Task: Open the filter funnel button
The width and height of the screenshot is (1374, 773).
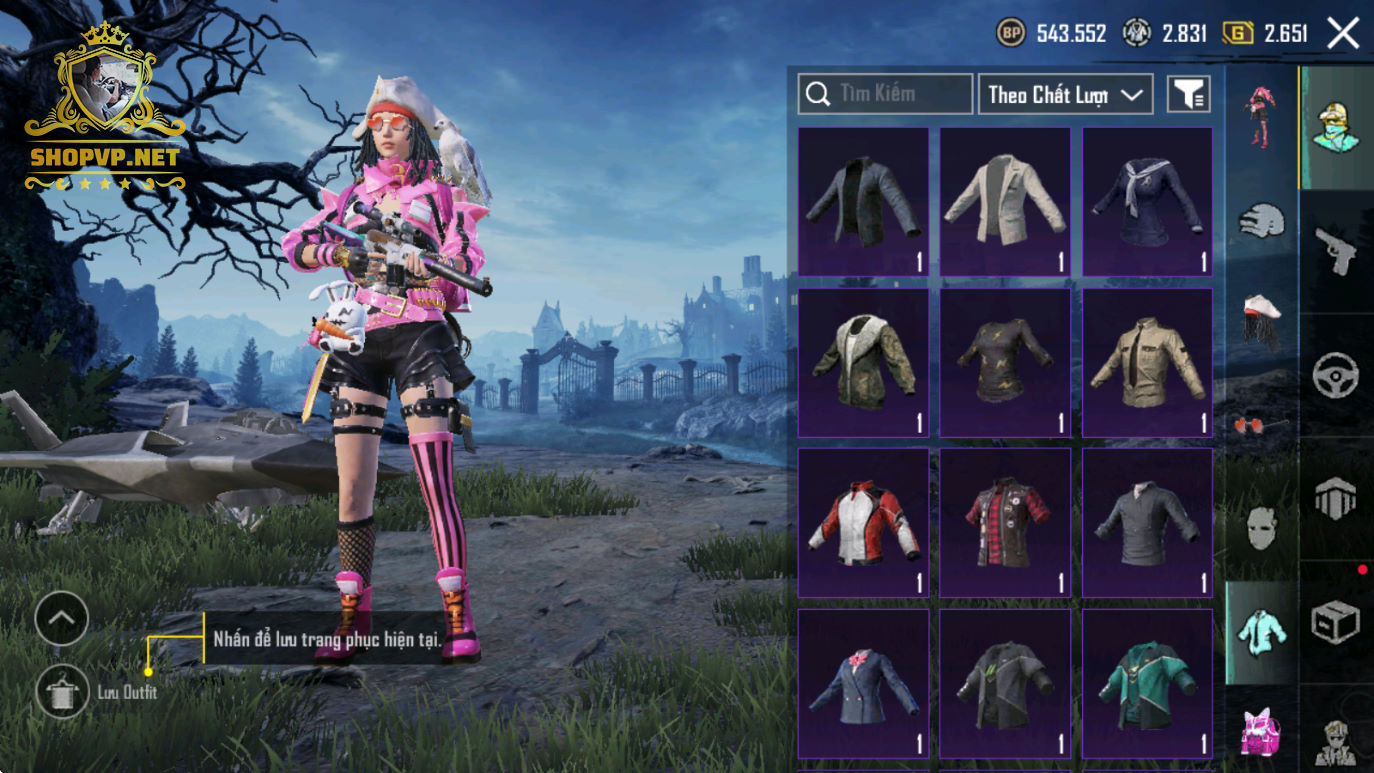Action: [1189, 95]
